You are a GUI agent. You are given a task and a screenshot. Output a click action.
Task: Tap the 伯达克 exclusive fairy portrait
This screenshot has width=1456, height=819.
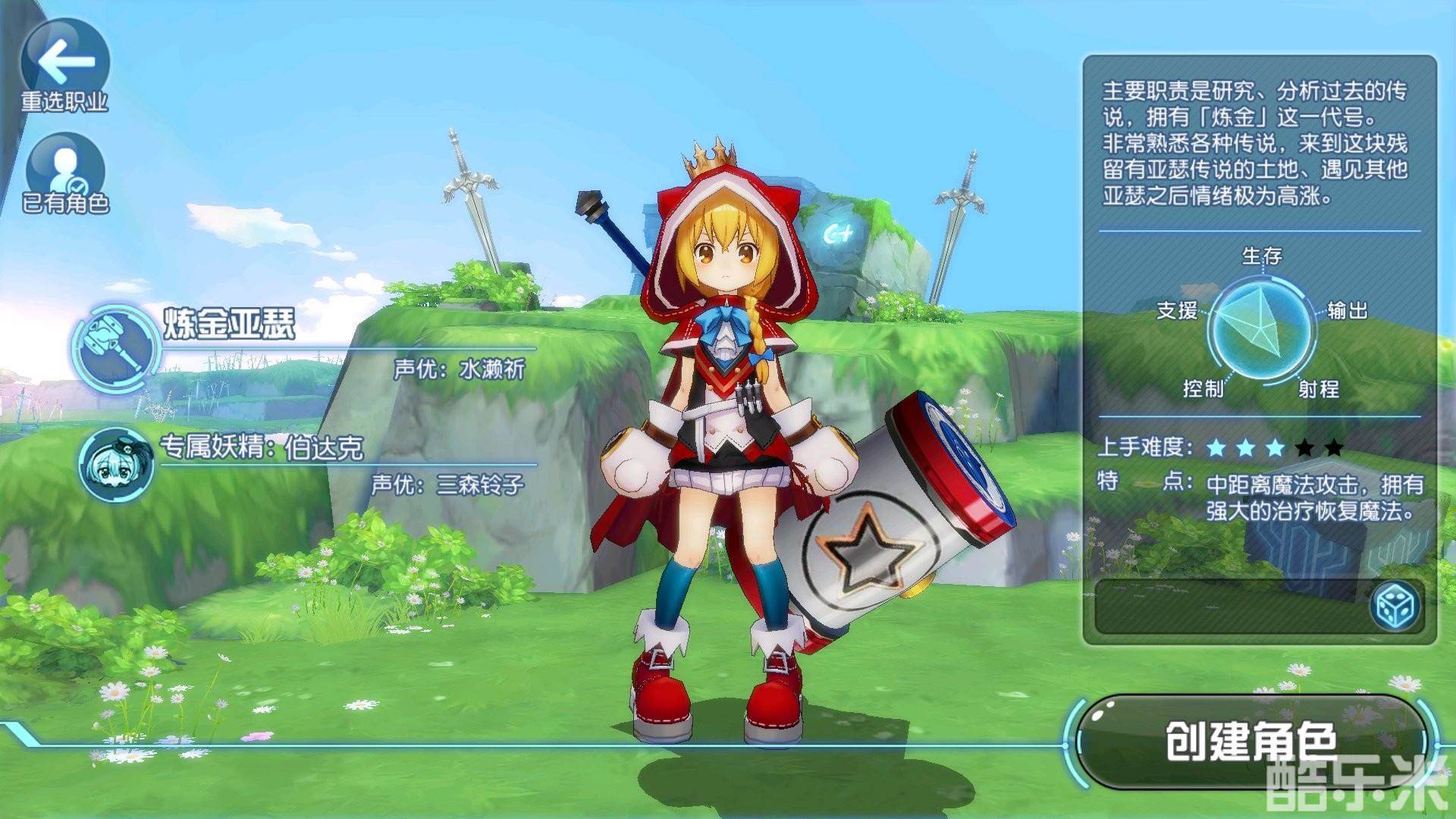[116, 463]
